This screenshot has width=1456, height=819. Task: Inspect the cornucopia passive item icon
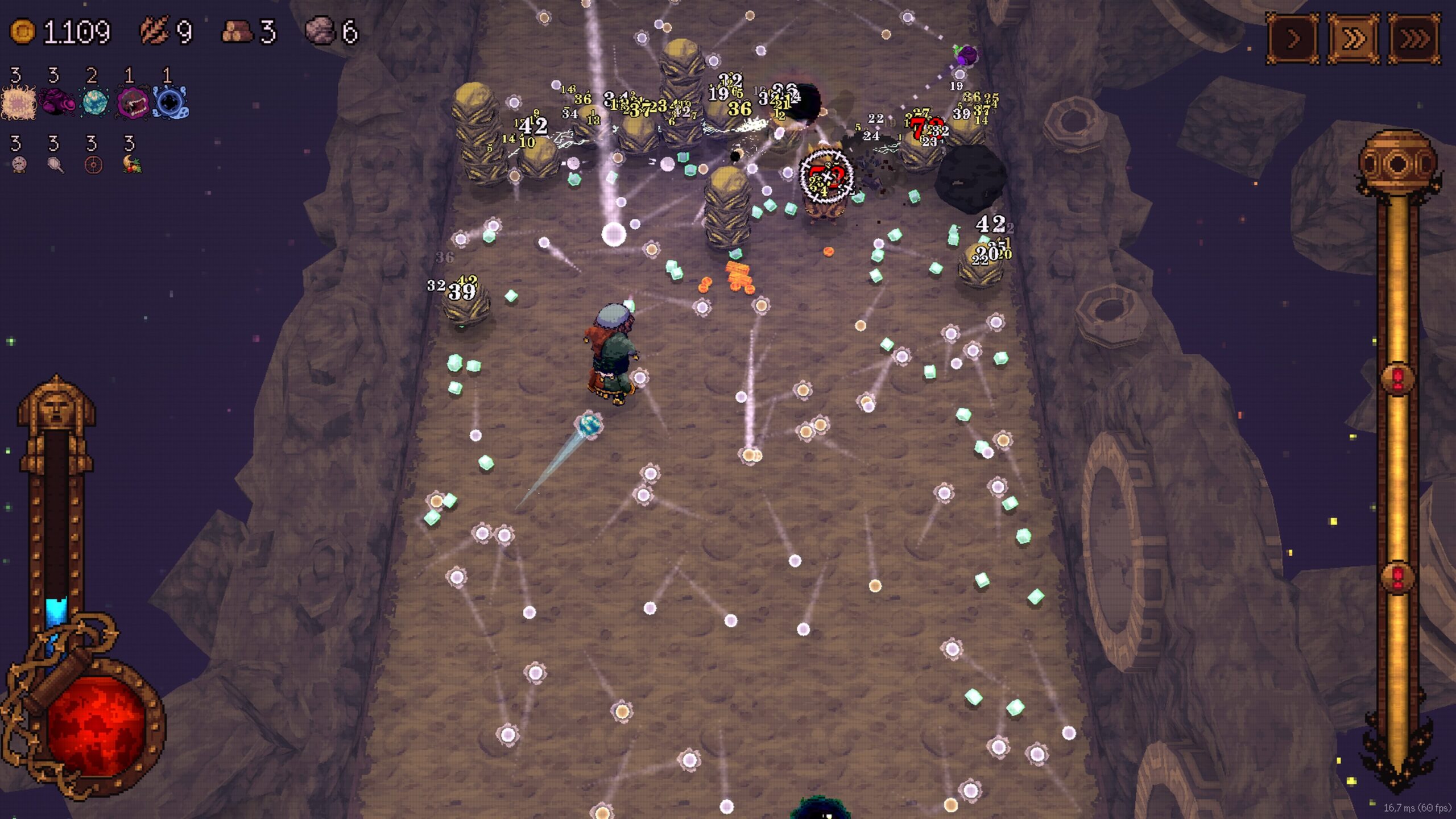pos(132,164)
